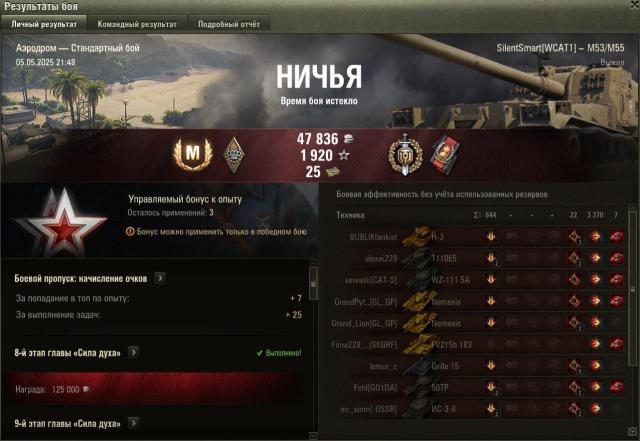Choose the alexei229 T110E5 row
The image size is (640, 441).
480,258
